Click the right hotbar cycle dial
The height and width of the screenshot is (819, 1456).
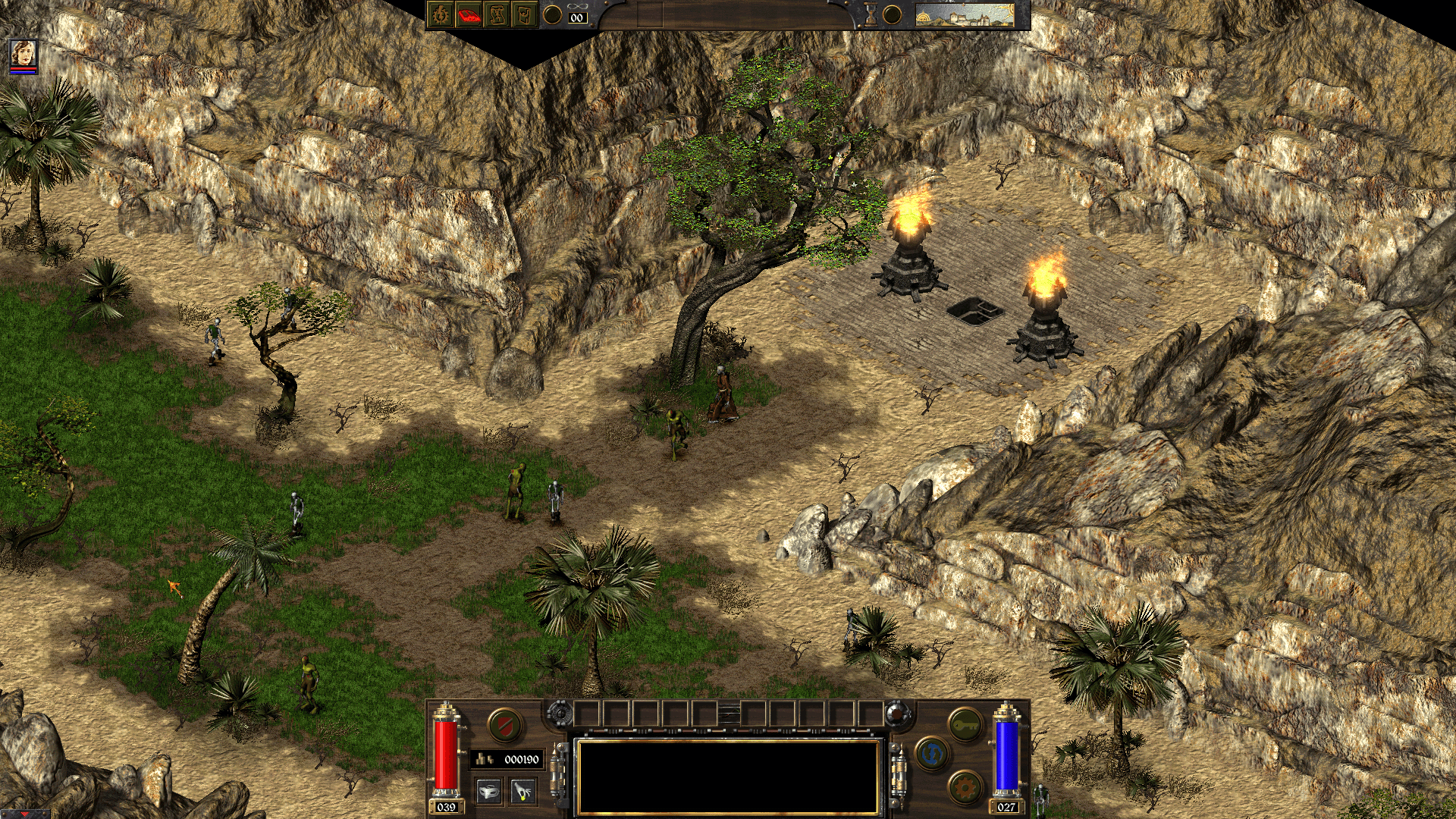(896, 713)
